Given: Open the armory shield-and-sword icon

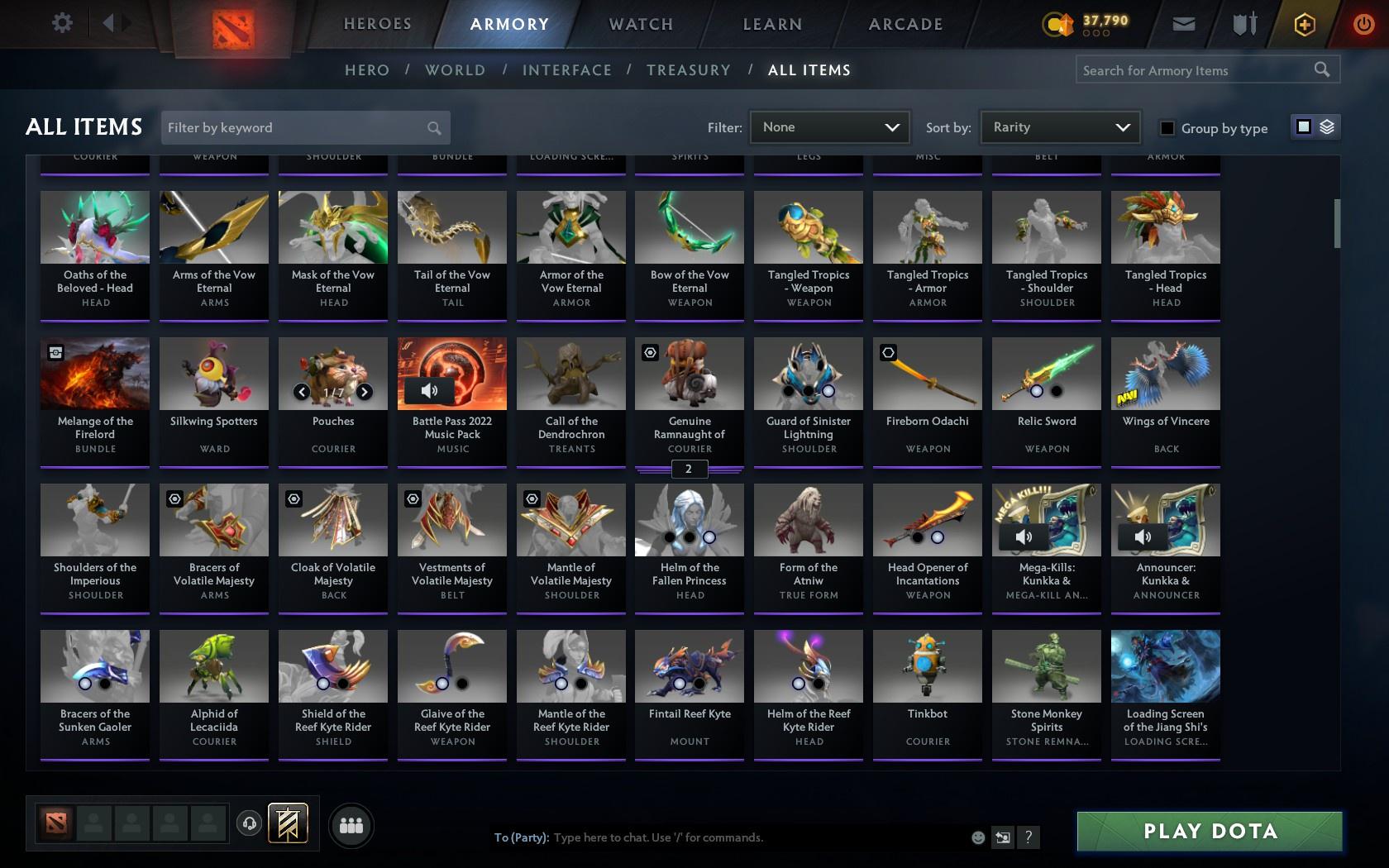Looking at the screenshot, I should [1242, 23].
